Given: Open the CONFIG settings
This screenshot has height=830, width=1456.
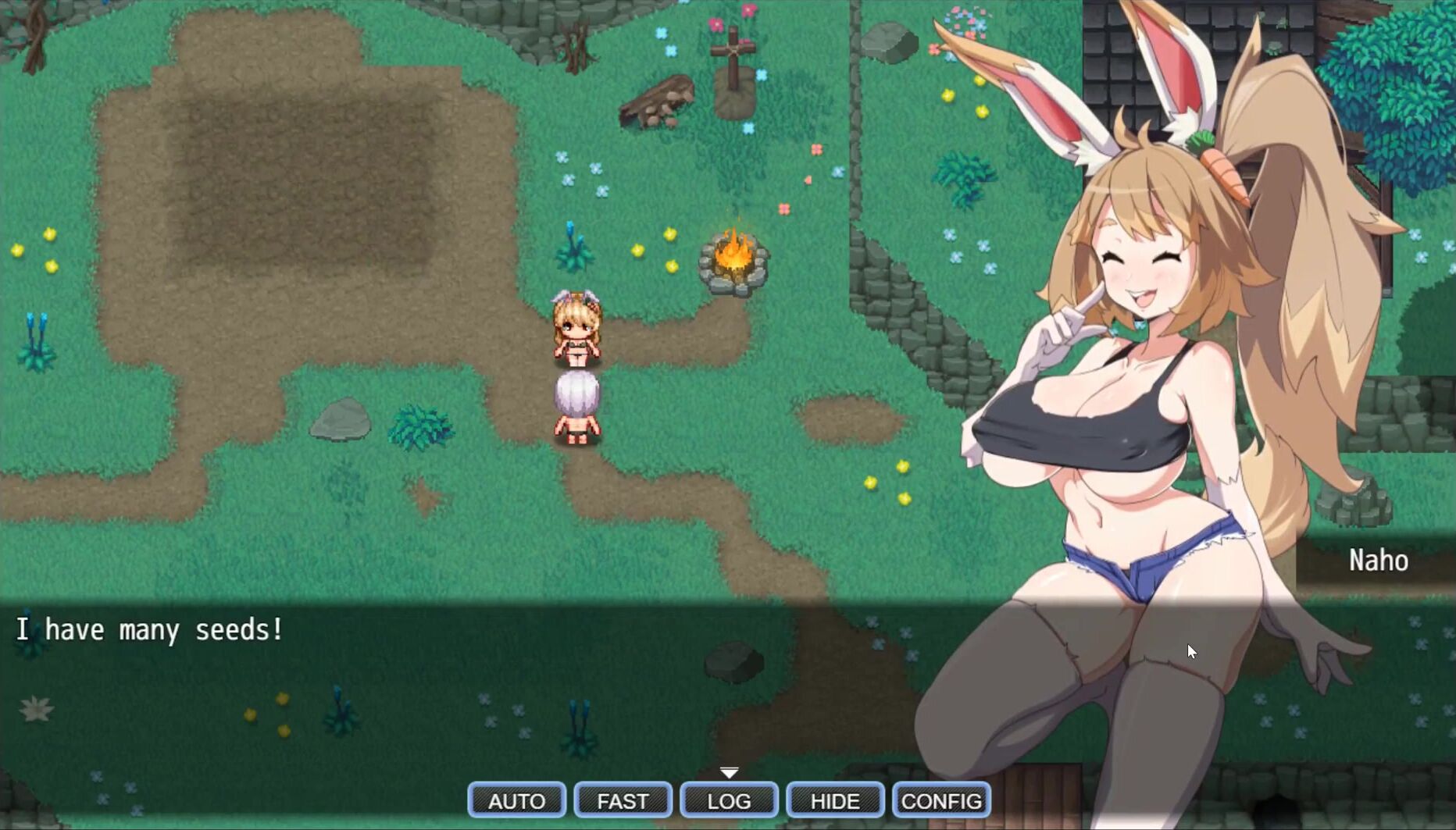Looking at the screenshot, I should (941, 800).
